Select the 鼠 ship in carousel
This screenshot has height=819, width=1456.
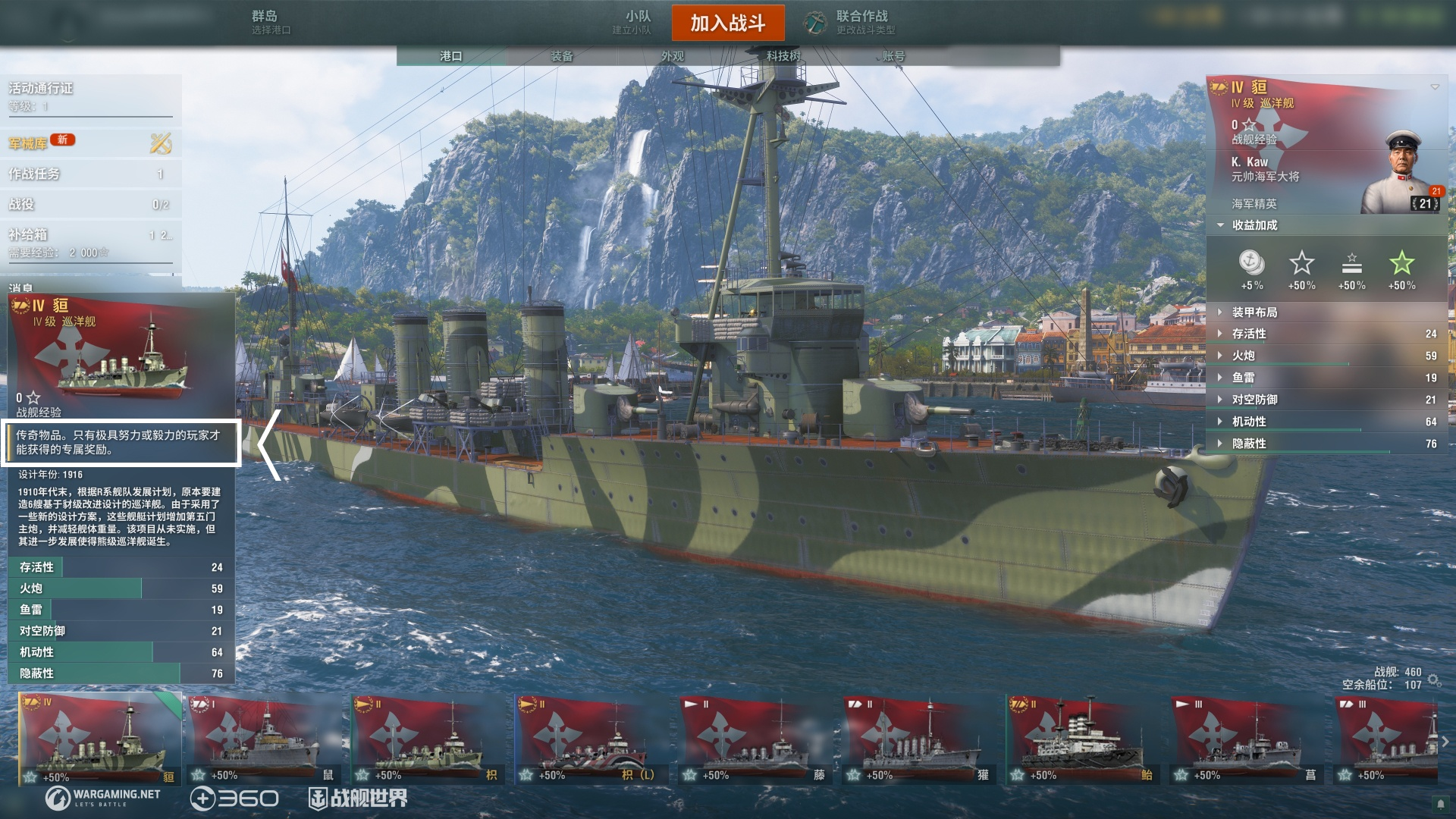click(262, 739)
